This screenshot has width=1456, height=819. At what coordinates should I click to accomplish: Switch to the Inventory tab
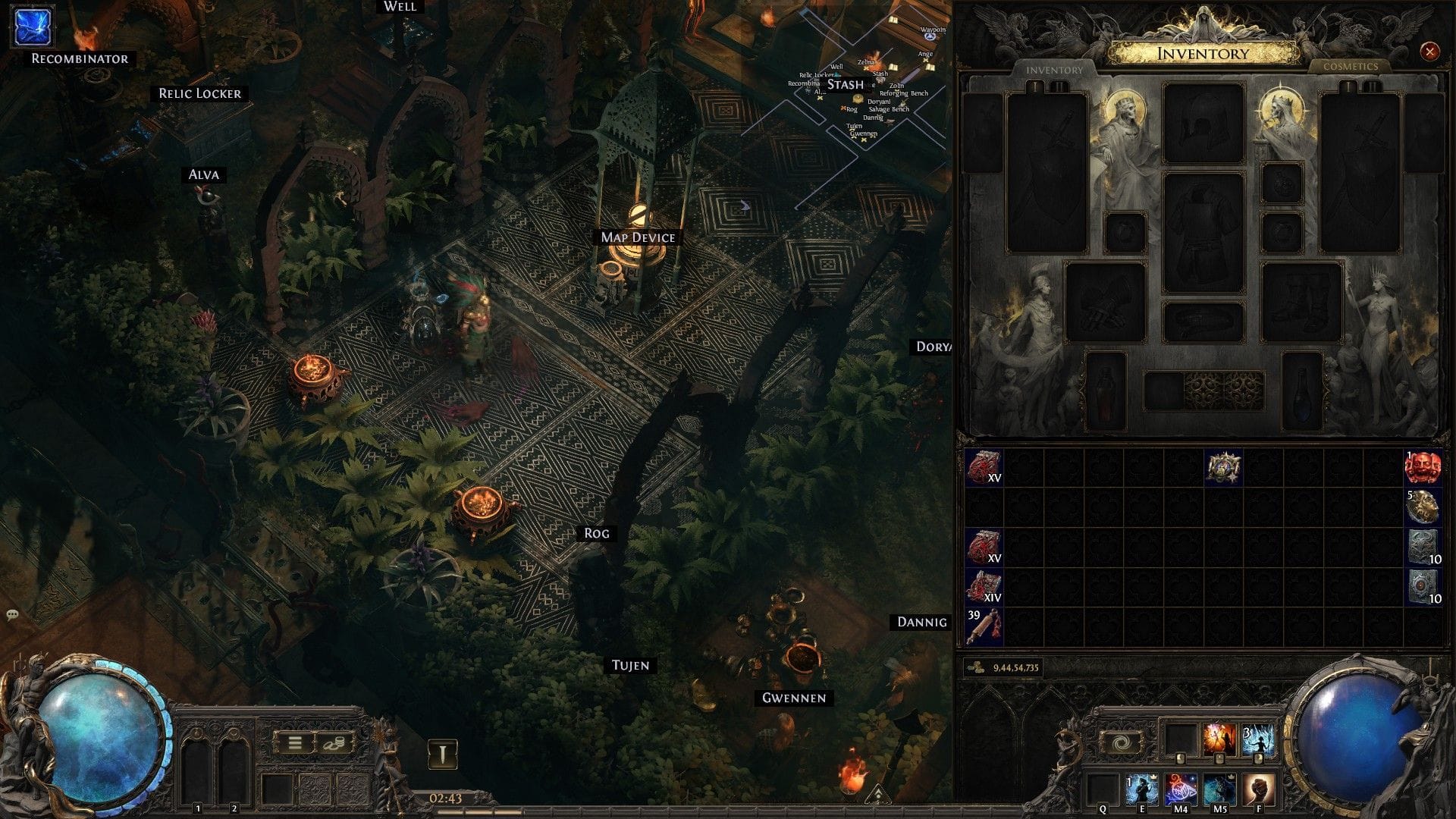(x=1054, y=70)
